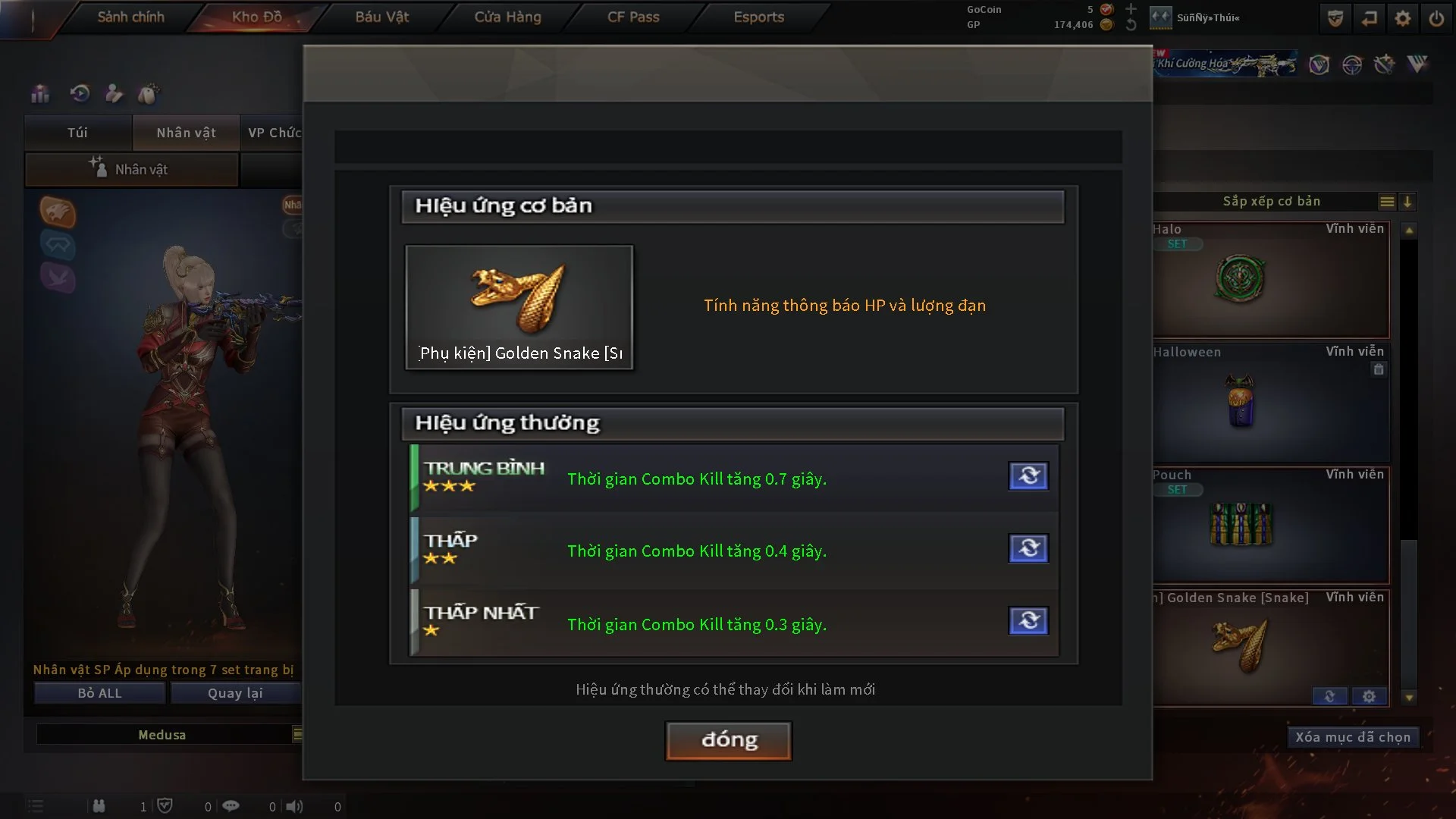Image resolution: width=1456 pixels, height=819 pixels.
Task: Click the Quay lại button
Action: [235, 693]
